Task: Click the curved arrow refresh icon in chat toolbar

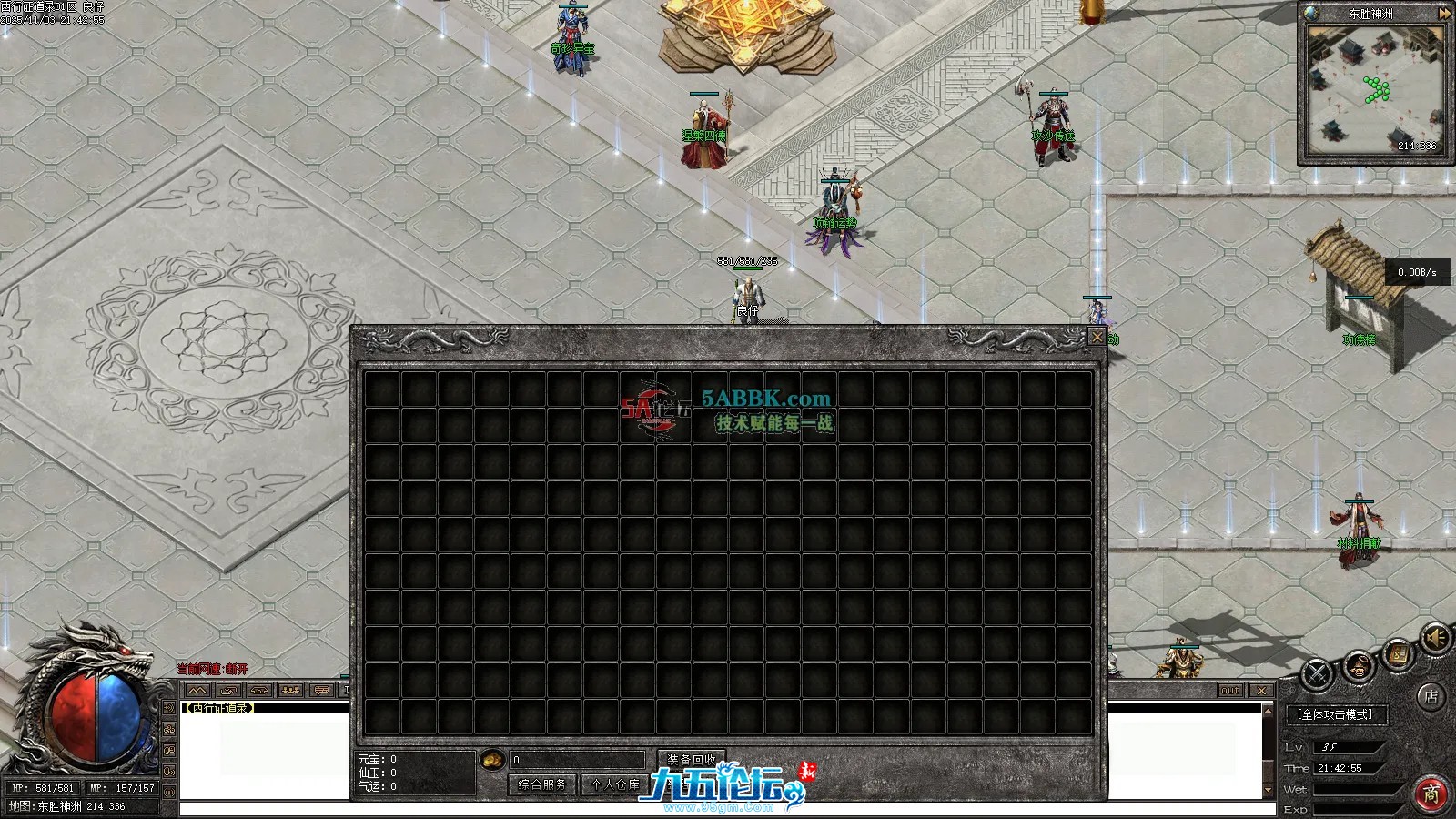Action: coord(227,690)
